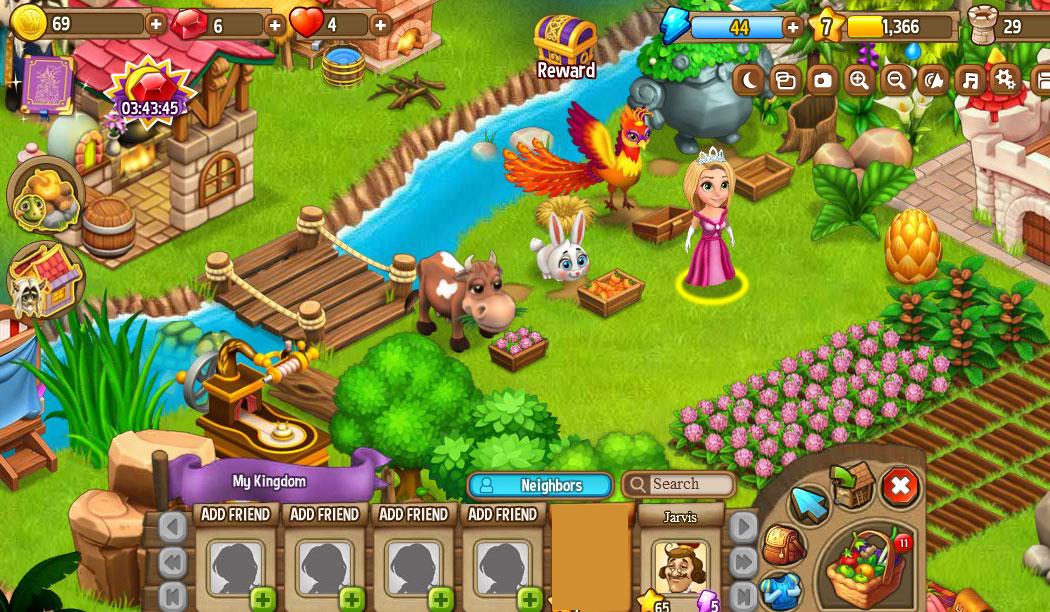Take a screenshot with the camera button
The image size is (1050, 612).
[x=822, y=80]
